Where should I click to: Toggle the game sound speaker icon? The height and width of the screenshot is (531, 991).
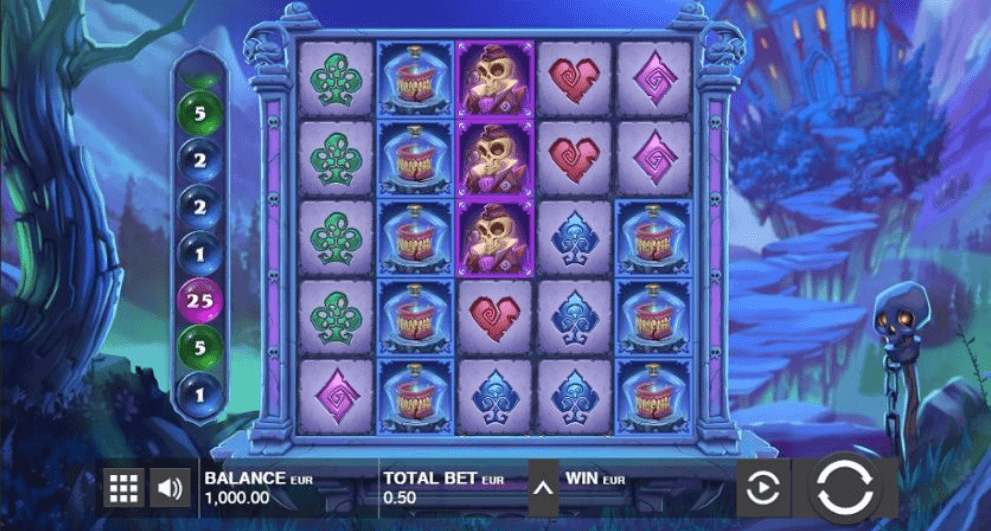tap(170, 488)
